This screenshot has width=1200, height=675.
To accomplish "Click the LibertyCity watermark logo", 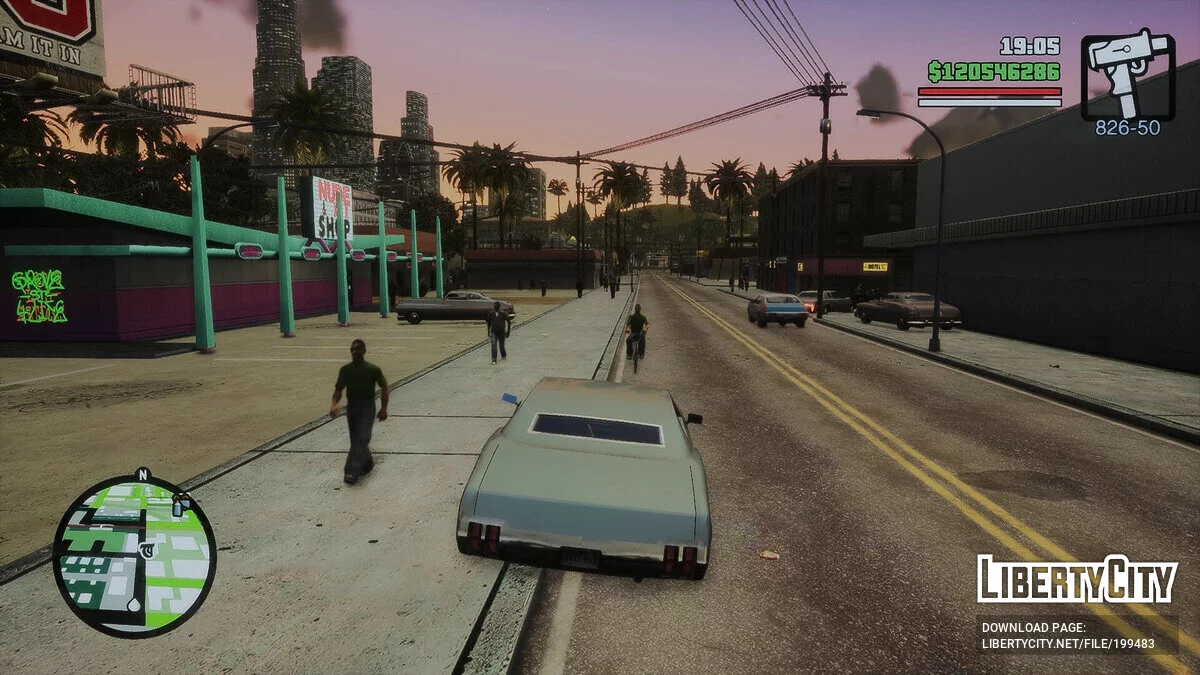I will point(1077,579).
